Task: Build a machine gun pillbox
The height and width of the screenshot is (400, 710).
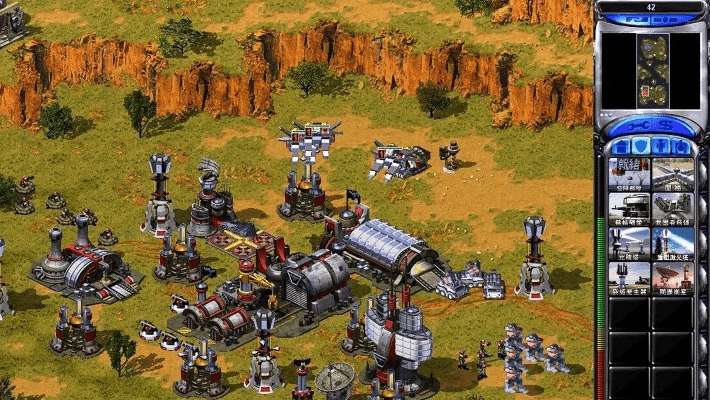Action: pos(630,207)
